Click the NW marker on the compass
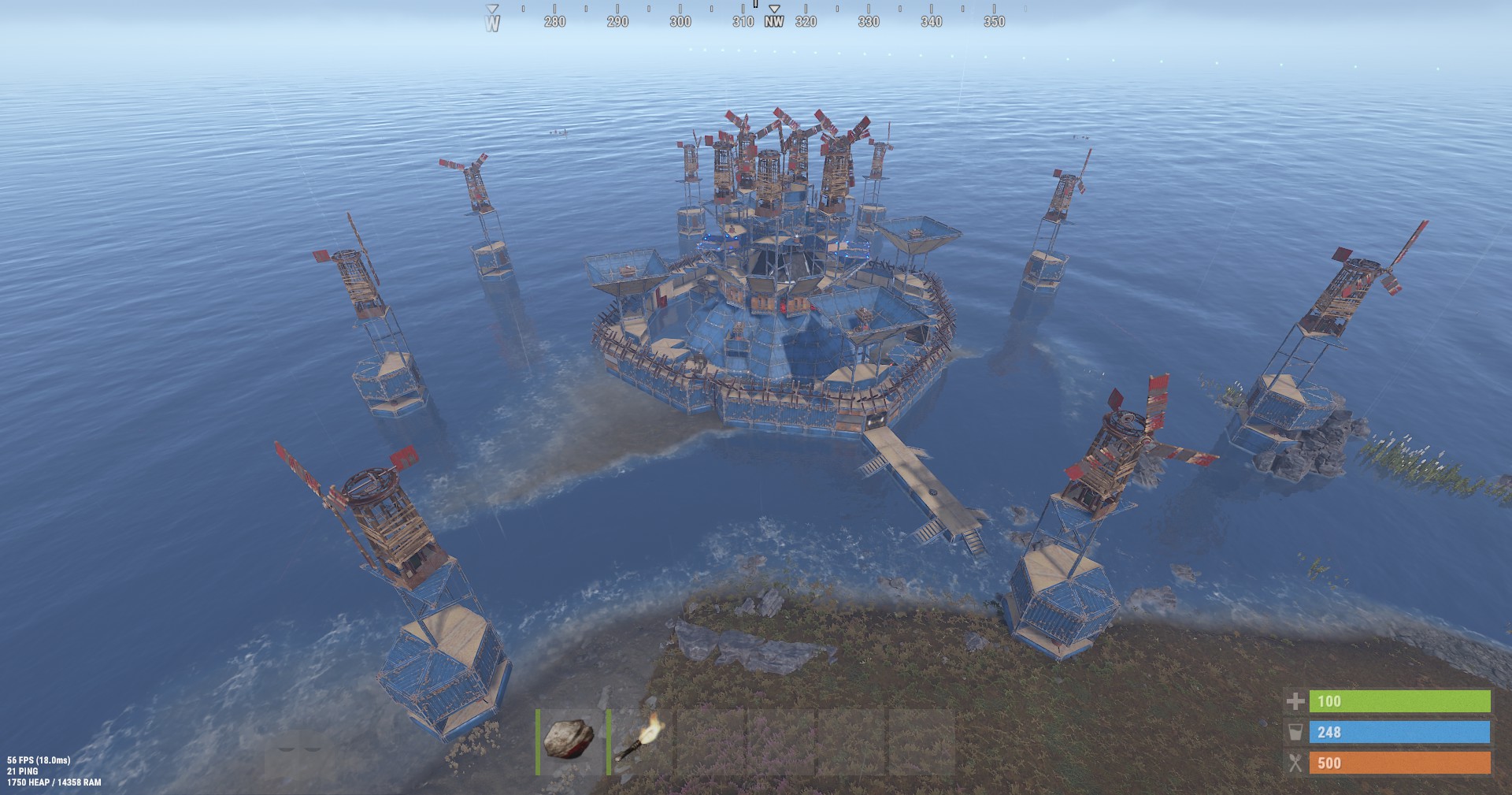The width and height of the screenshot is (1512, 795). point(773,23)
